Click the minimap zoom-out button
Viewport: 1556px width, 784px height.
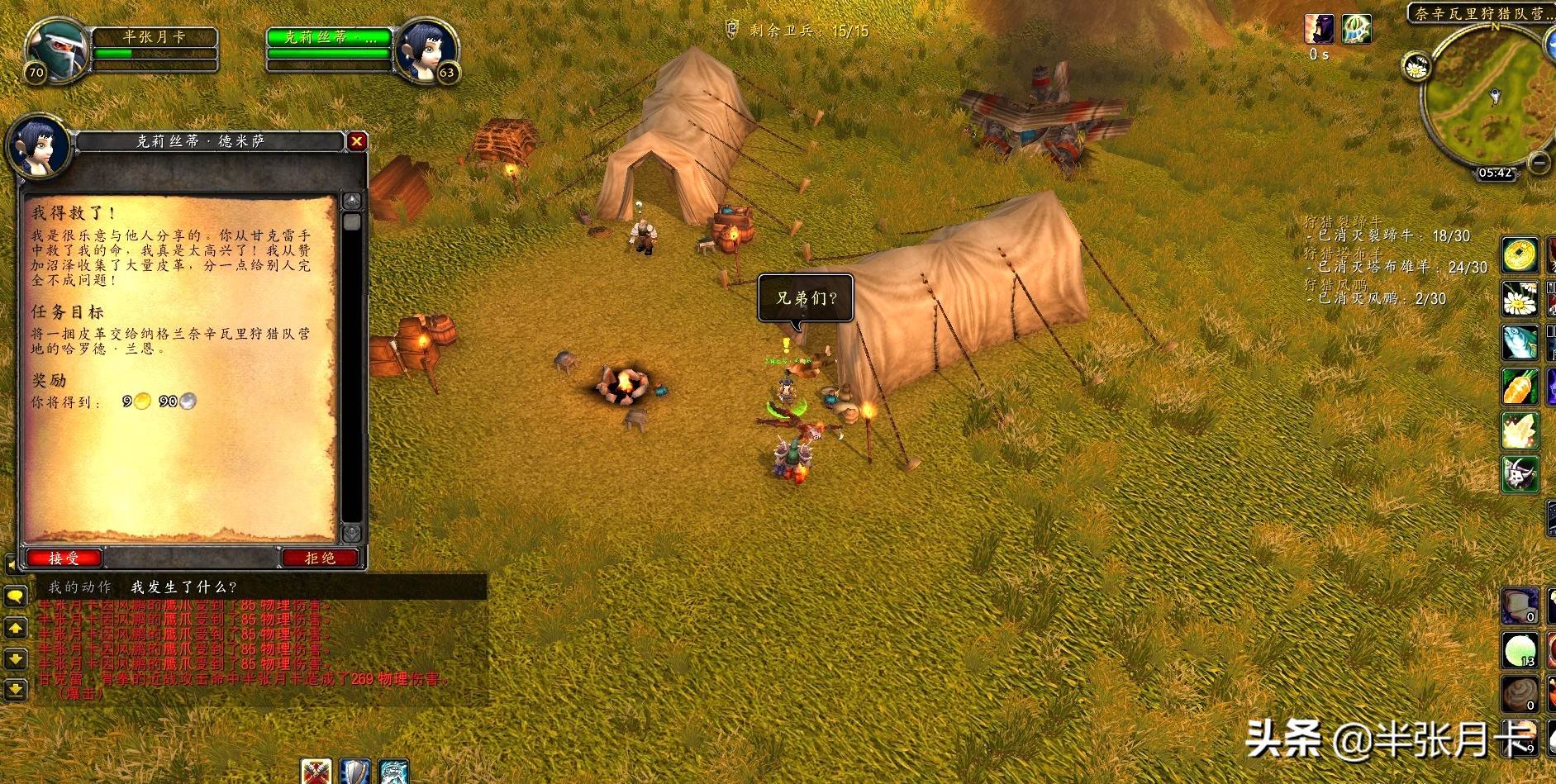[1539, 163]
